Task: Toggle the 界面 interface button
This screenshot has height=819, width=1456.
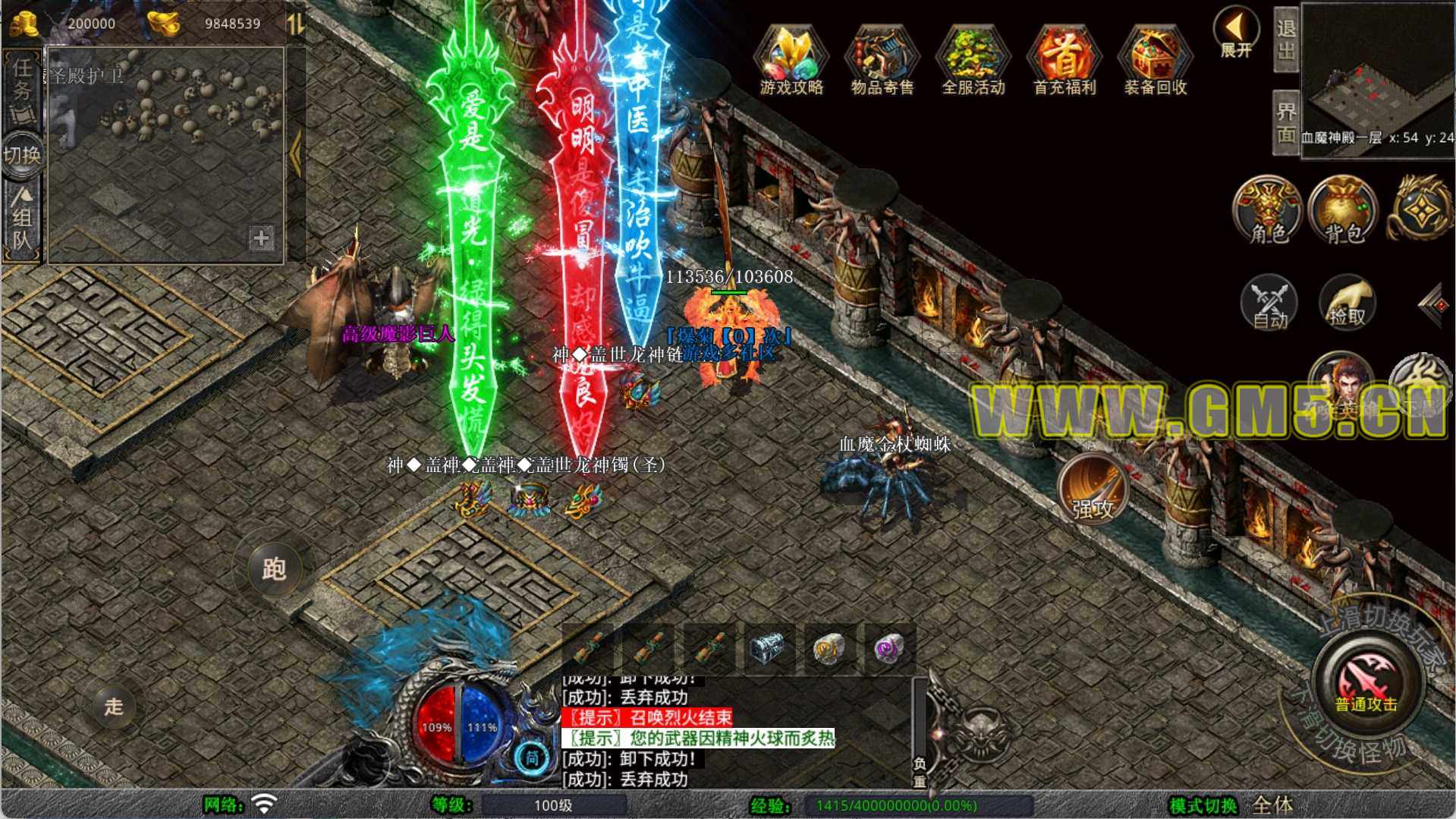Action: click(1286, 123)
